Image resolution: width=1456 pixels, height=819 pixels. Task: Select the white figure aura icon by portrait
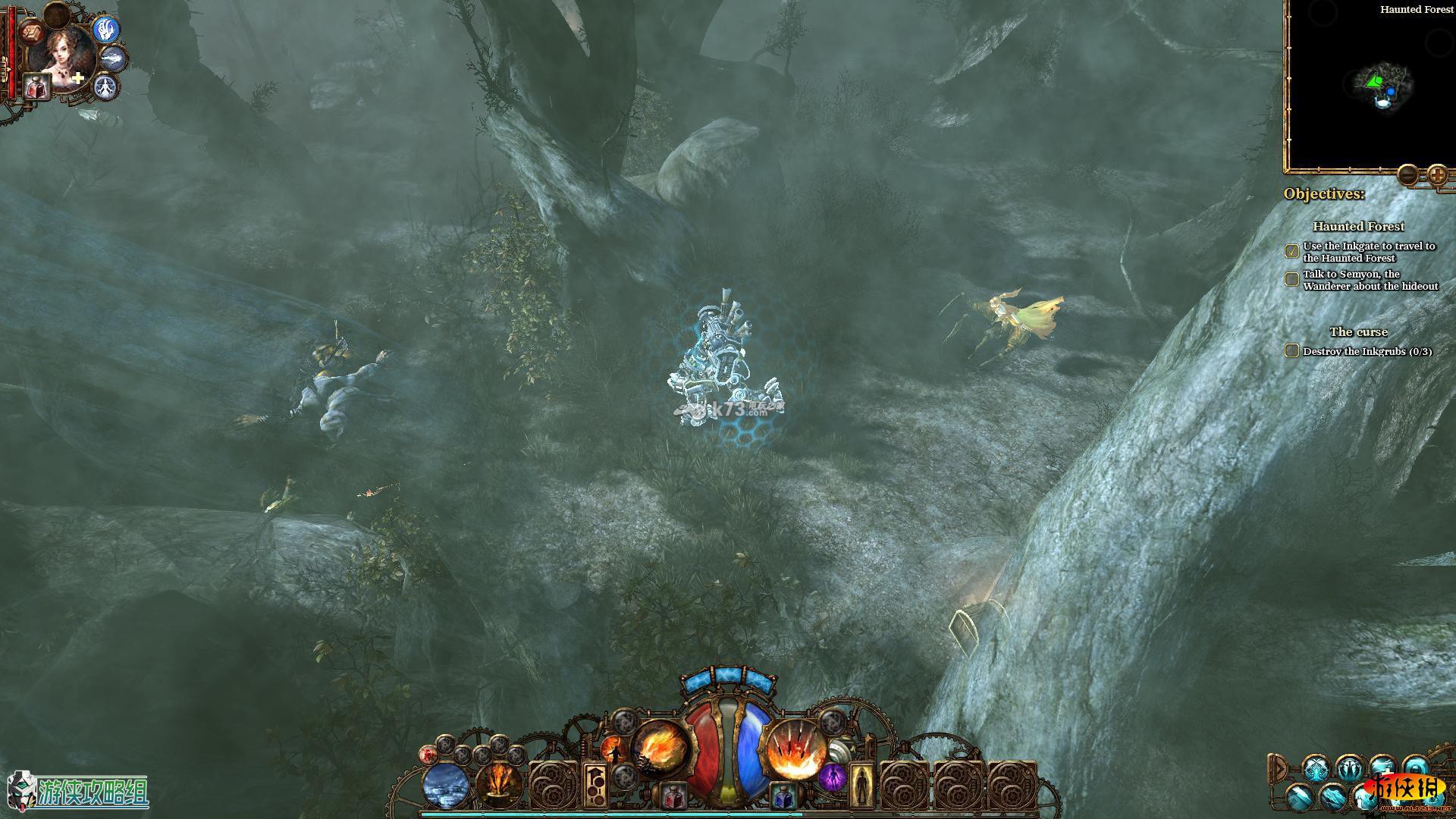click(x=106, y=86)
